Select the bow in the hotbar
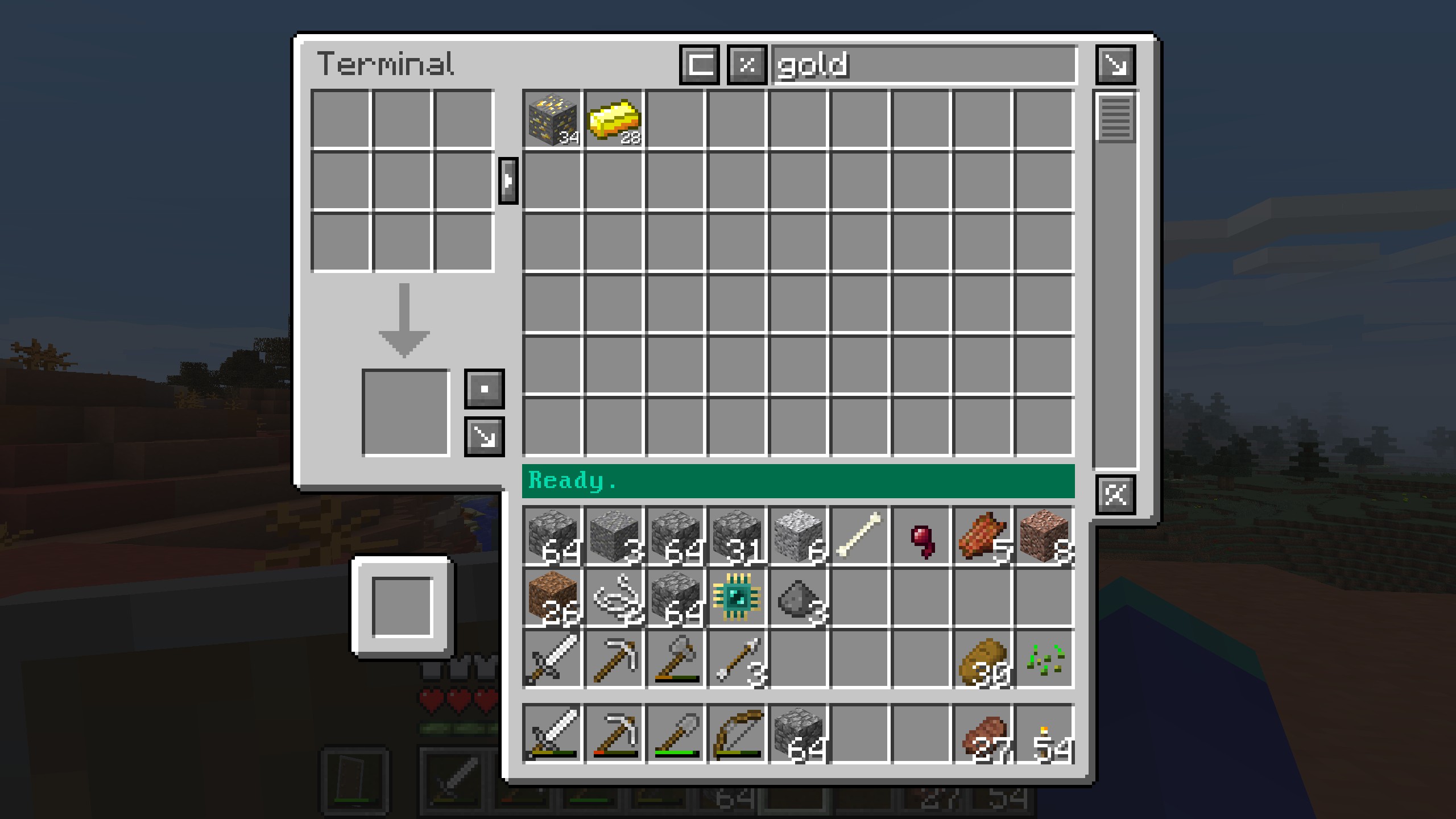 737,733
